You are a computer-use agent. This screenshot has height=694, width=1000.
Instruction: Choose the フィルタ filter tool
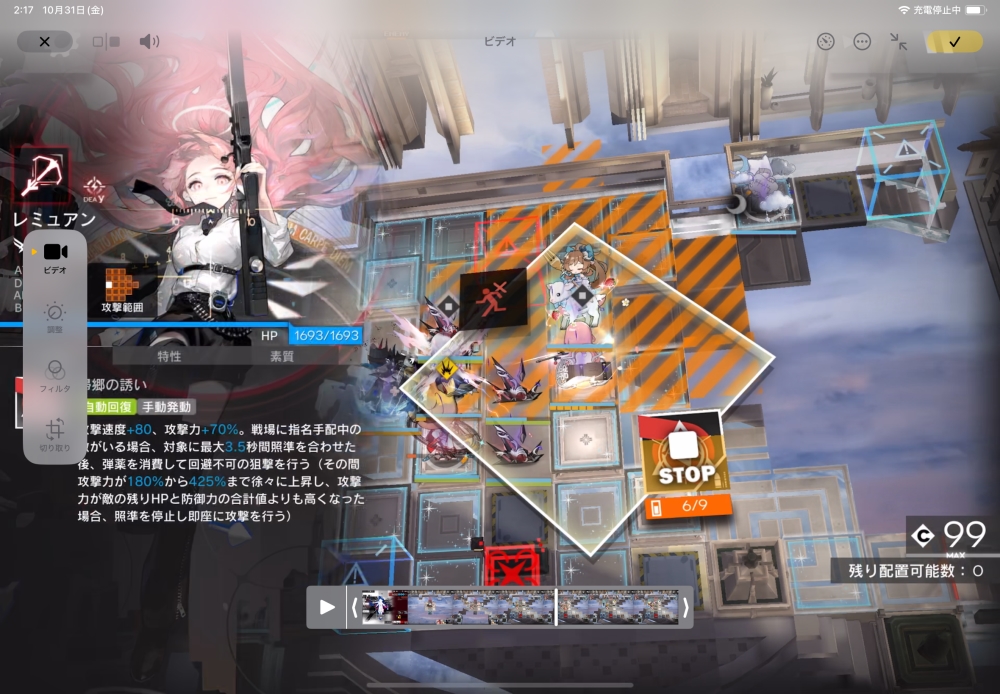tap(55, 374)
